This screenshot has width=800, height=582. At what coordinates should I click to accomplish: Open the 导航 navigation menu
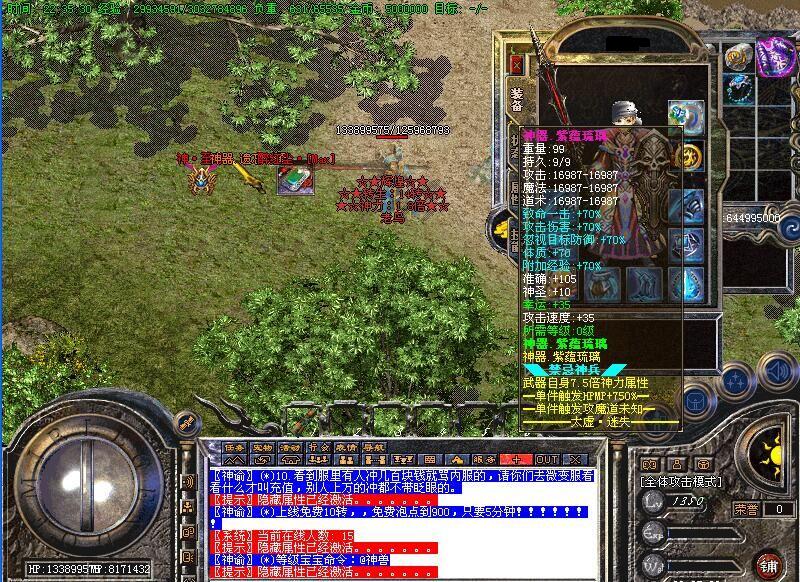(374, 447)
